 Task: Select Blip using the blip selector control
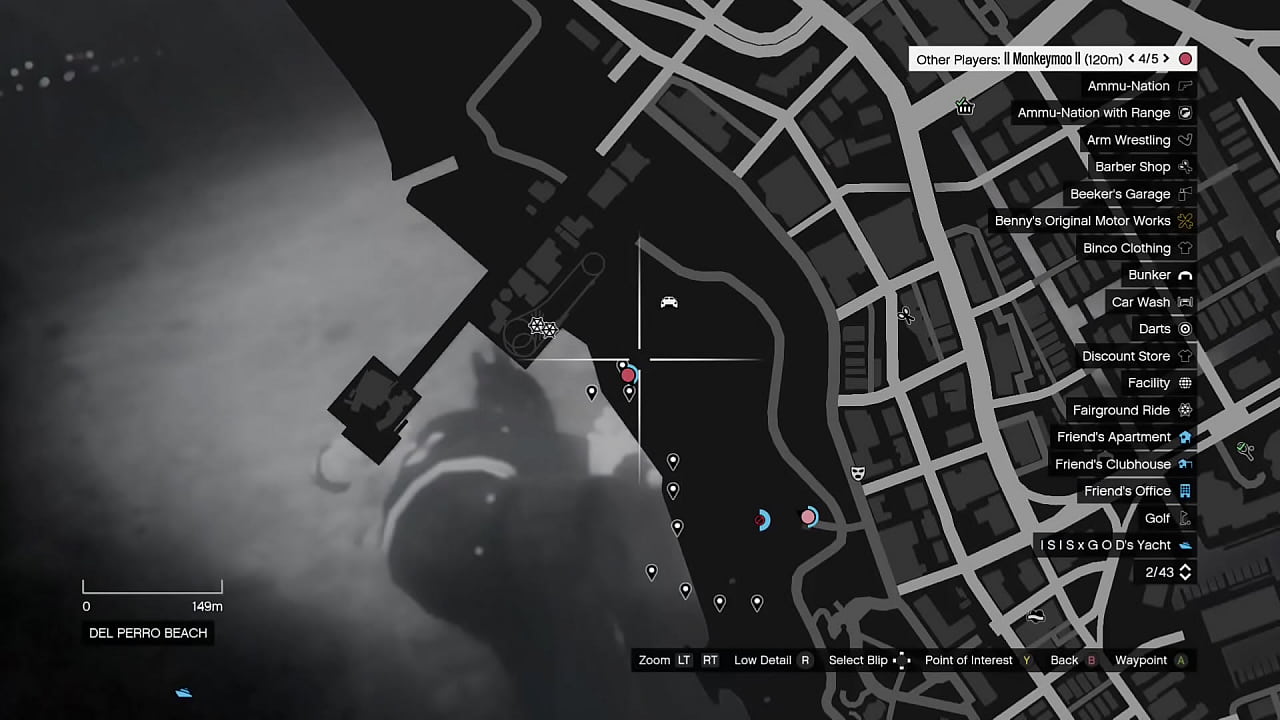point(858,660)
